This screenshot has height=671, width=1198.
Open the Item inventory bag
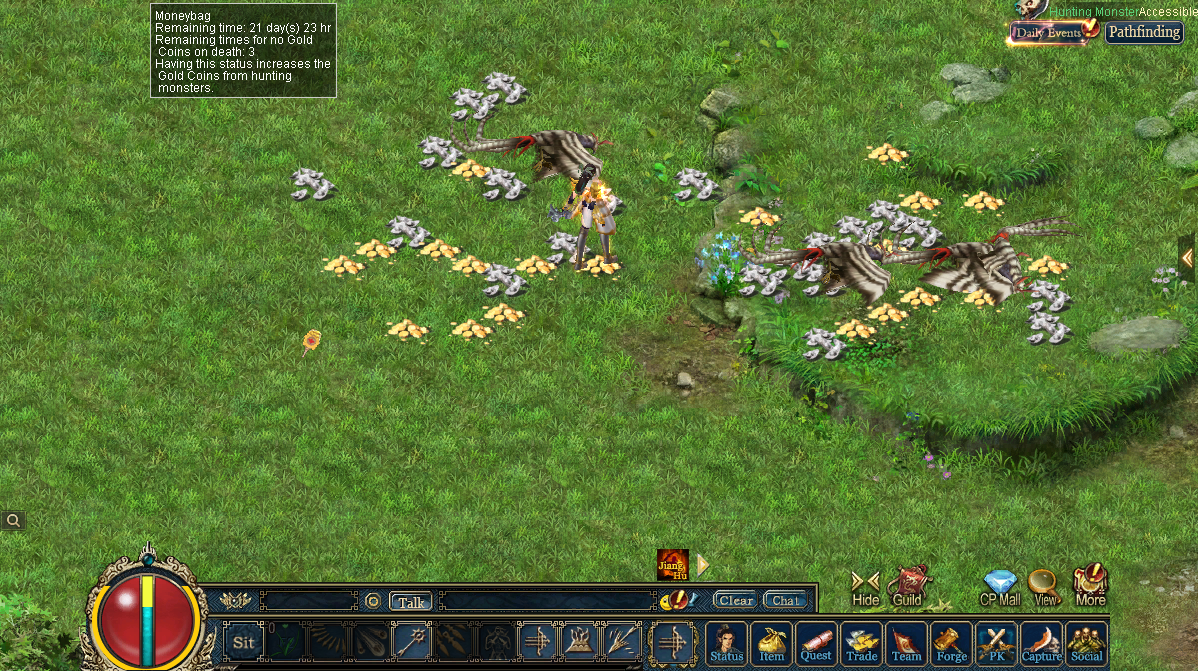point(771,643)
